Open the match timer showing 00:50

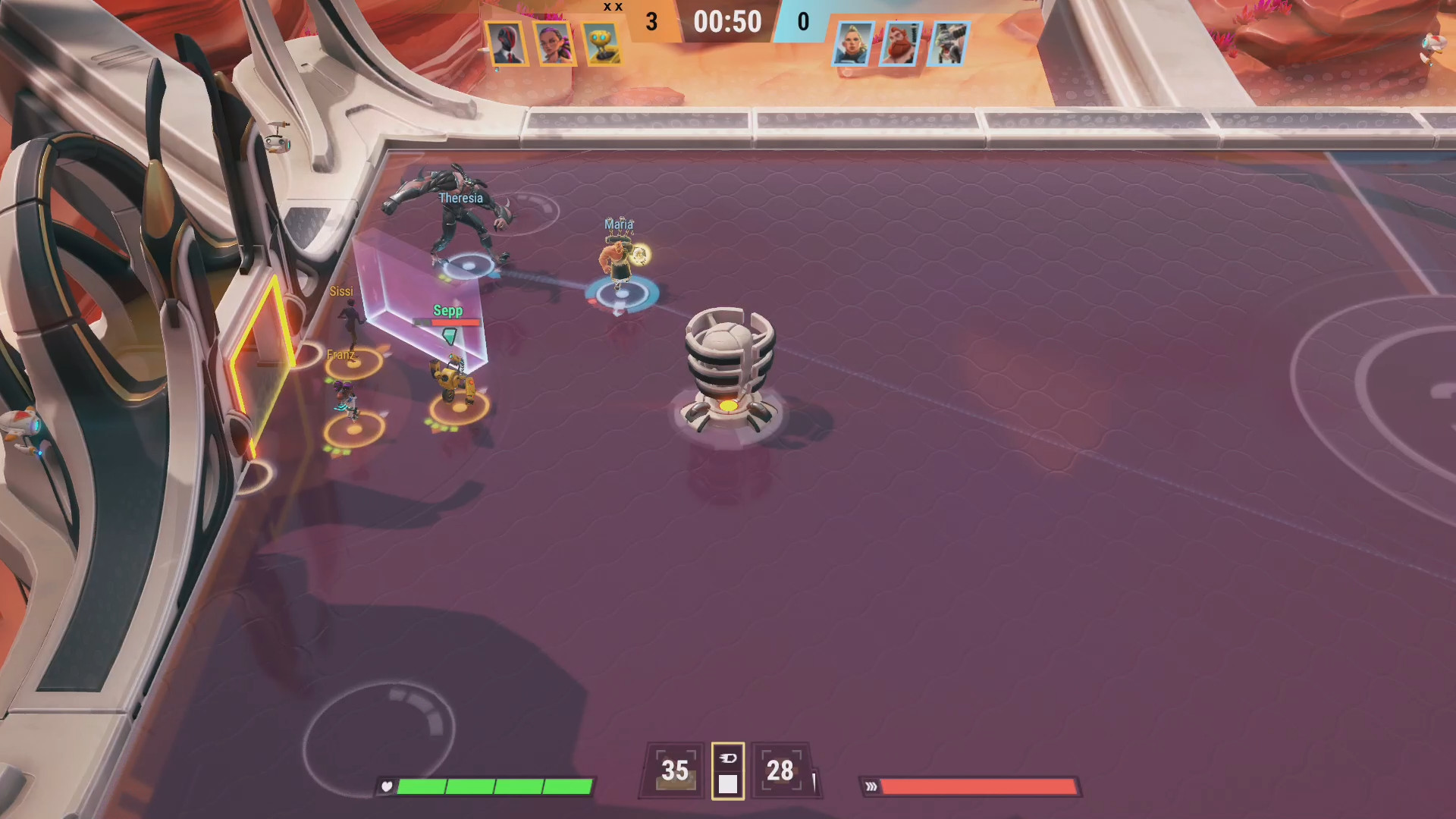click(x=727, y=22)
